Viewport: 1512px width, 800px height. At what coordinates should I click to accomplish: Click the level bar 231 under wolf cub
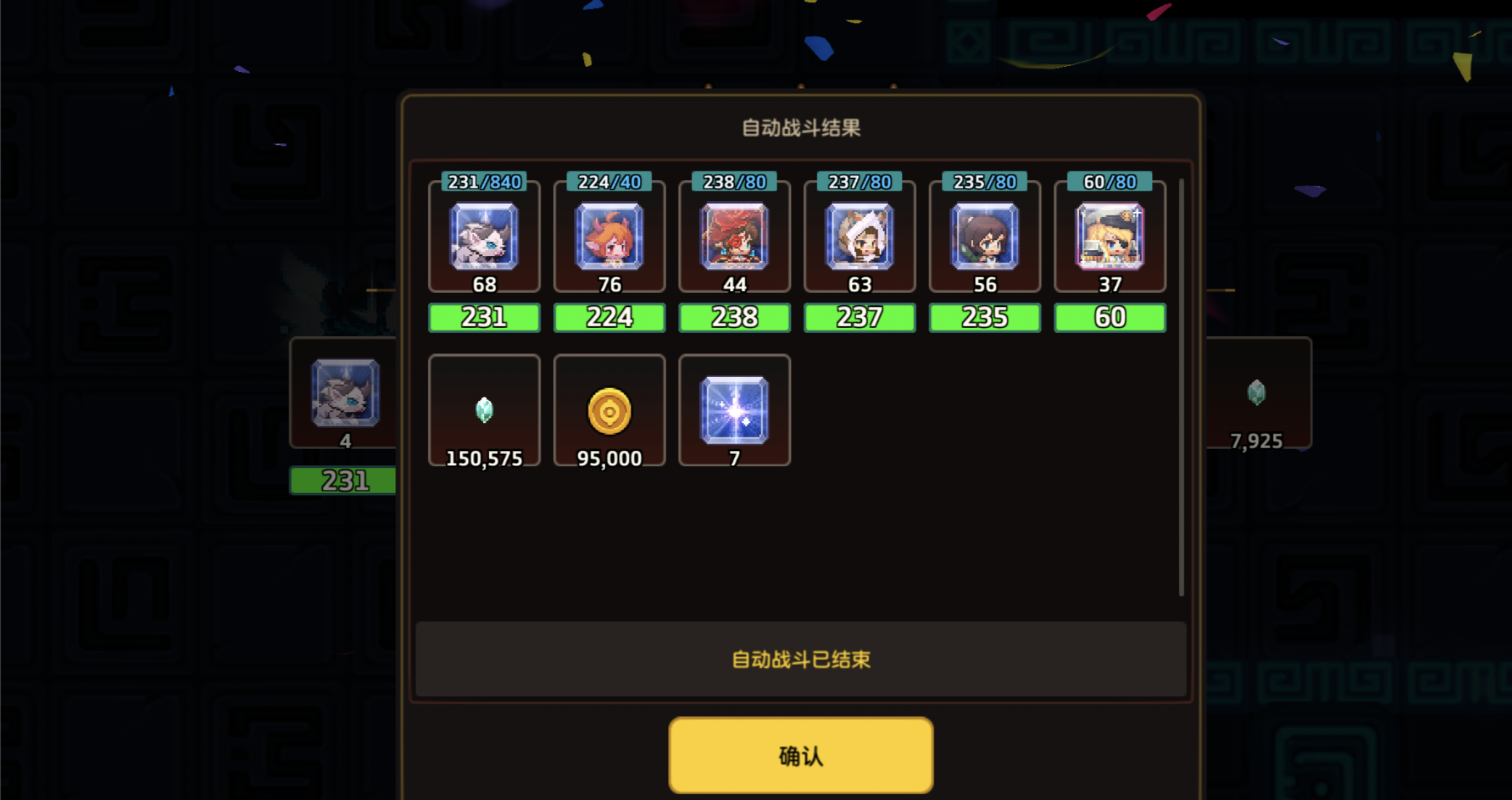(484, 317)
